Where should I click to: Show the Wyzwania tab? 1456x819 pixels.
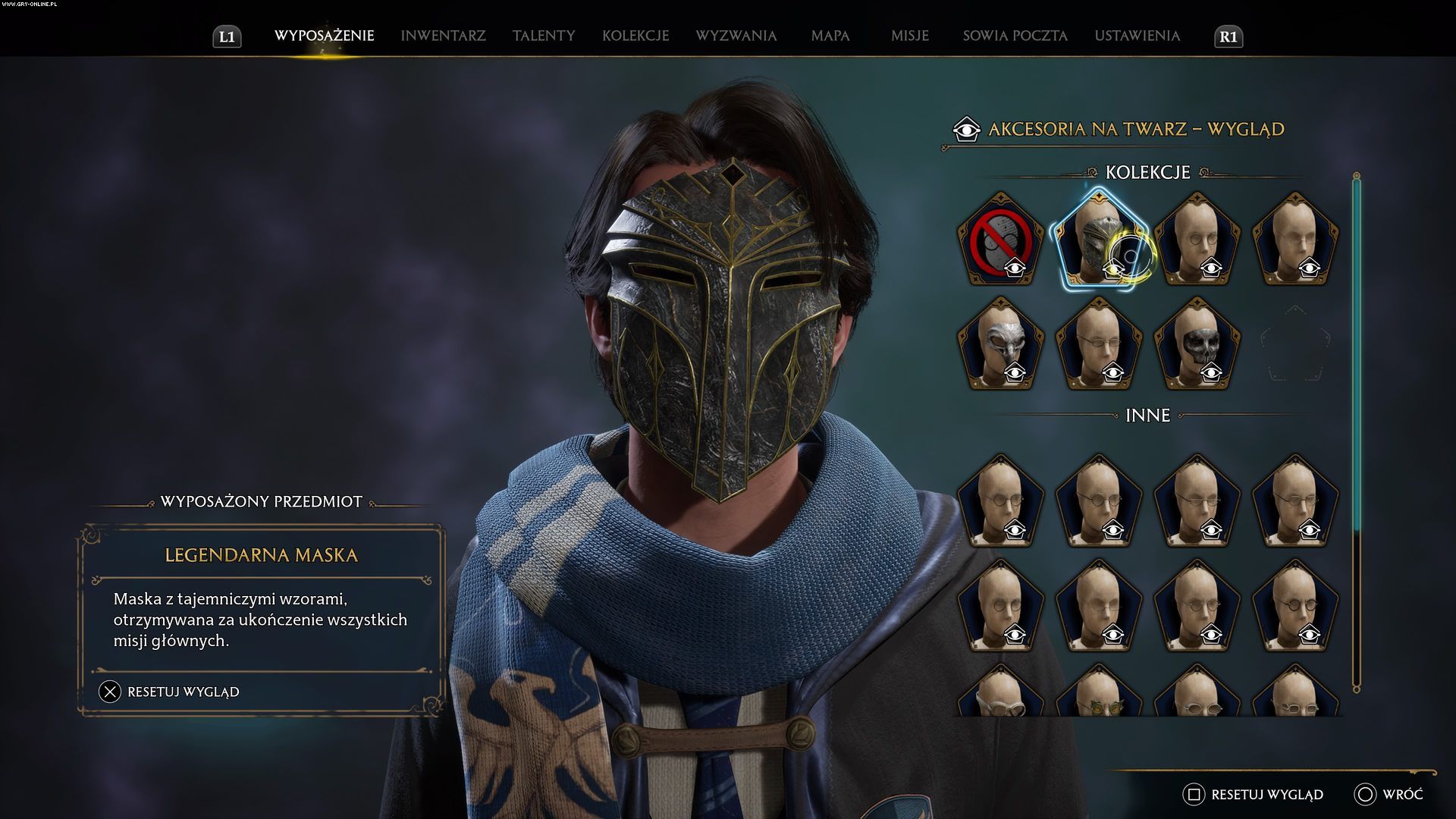click(736, 36)
